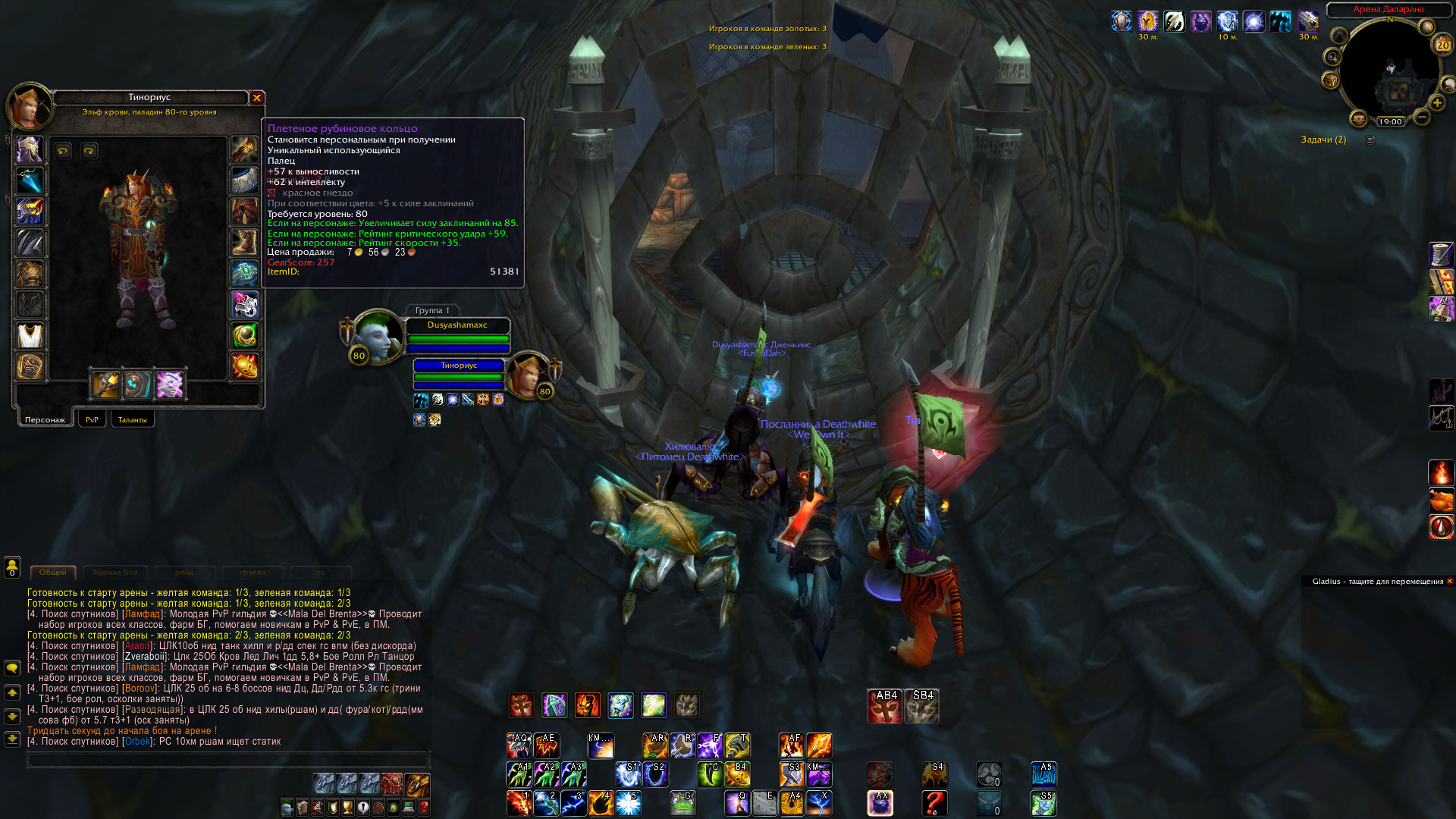Switch to the PvP tab

tap(92, 419)
